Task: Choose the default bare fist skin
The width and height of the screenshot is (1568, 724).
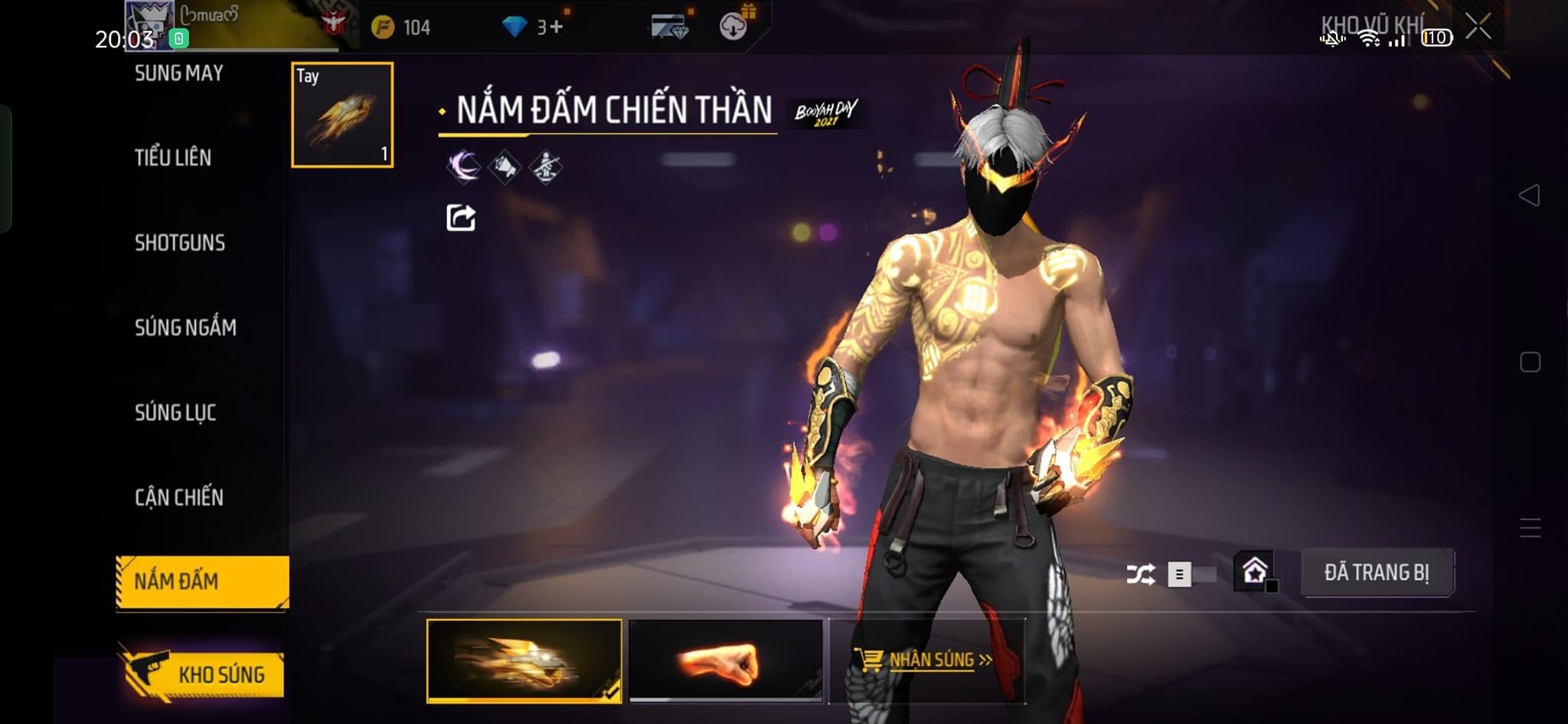Action: [725, 660]
